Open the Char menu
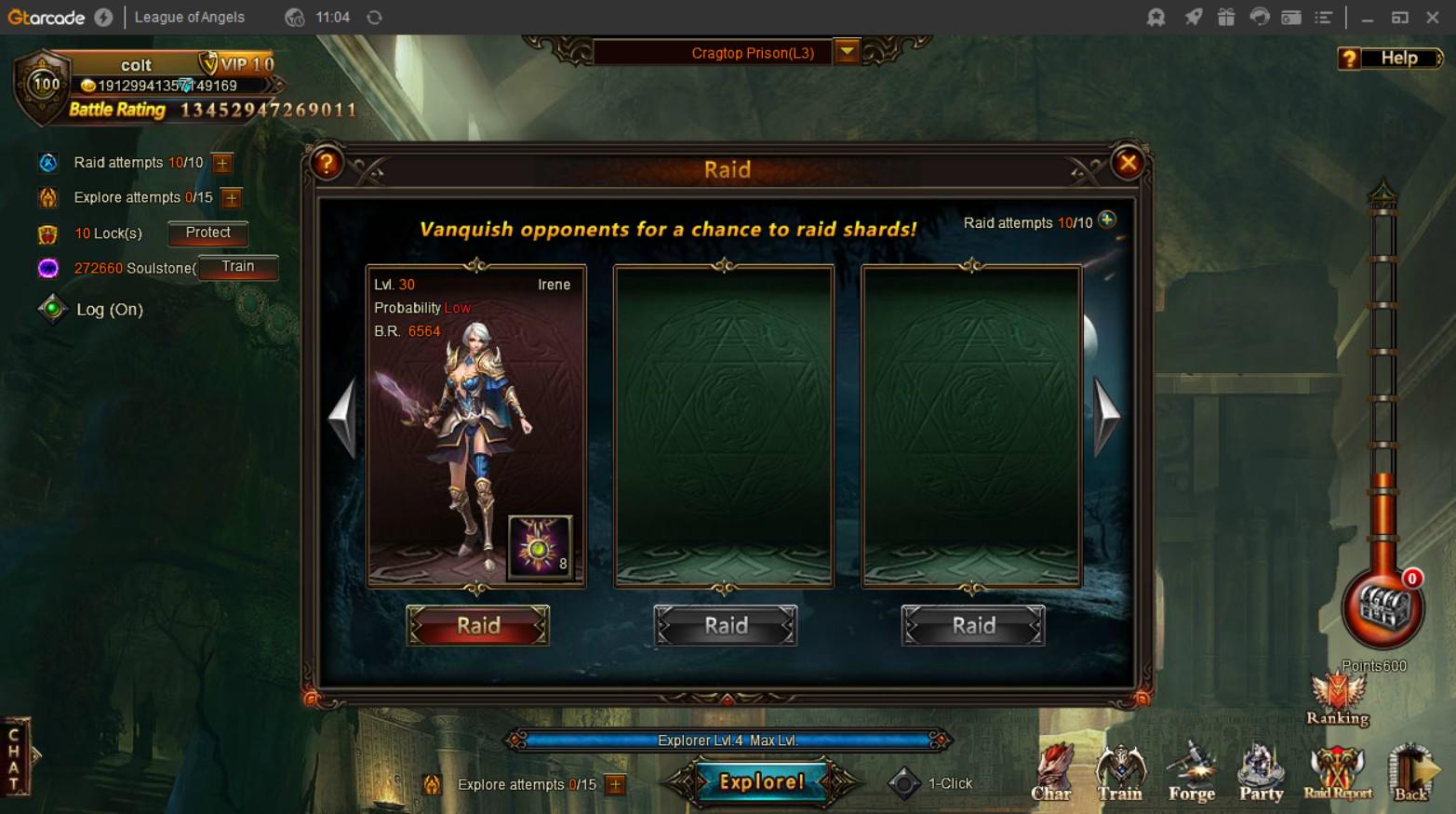The width and height of the screenshot is (1456, 814). coord(1051,774)
